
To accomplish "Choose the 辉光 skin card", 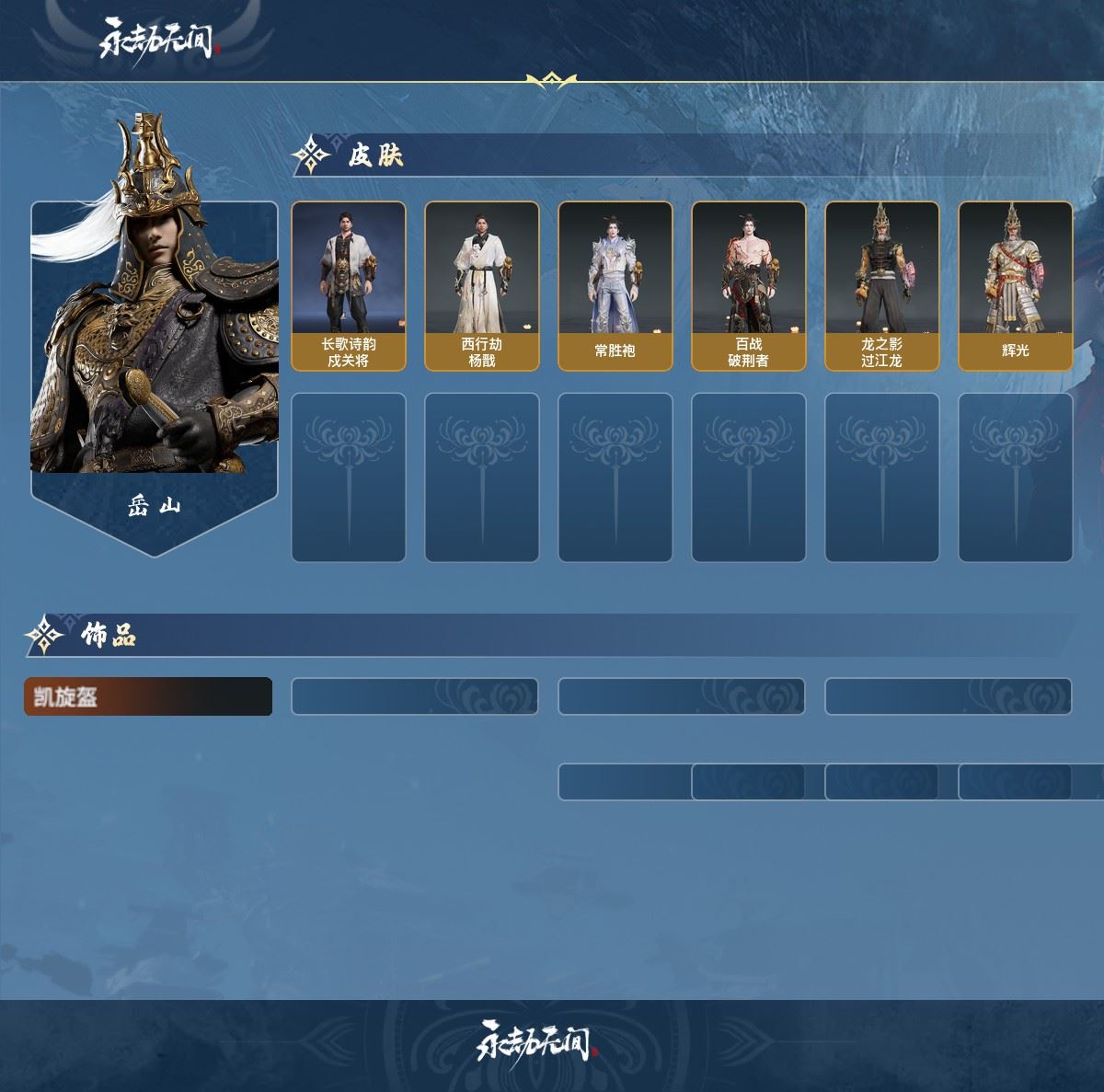I will tap(1016, 286).
